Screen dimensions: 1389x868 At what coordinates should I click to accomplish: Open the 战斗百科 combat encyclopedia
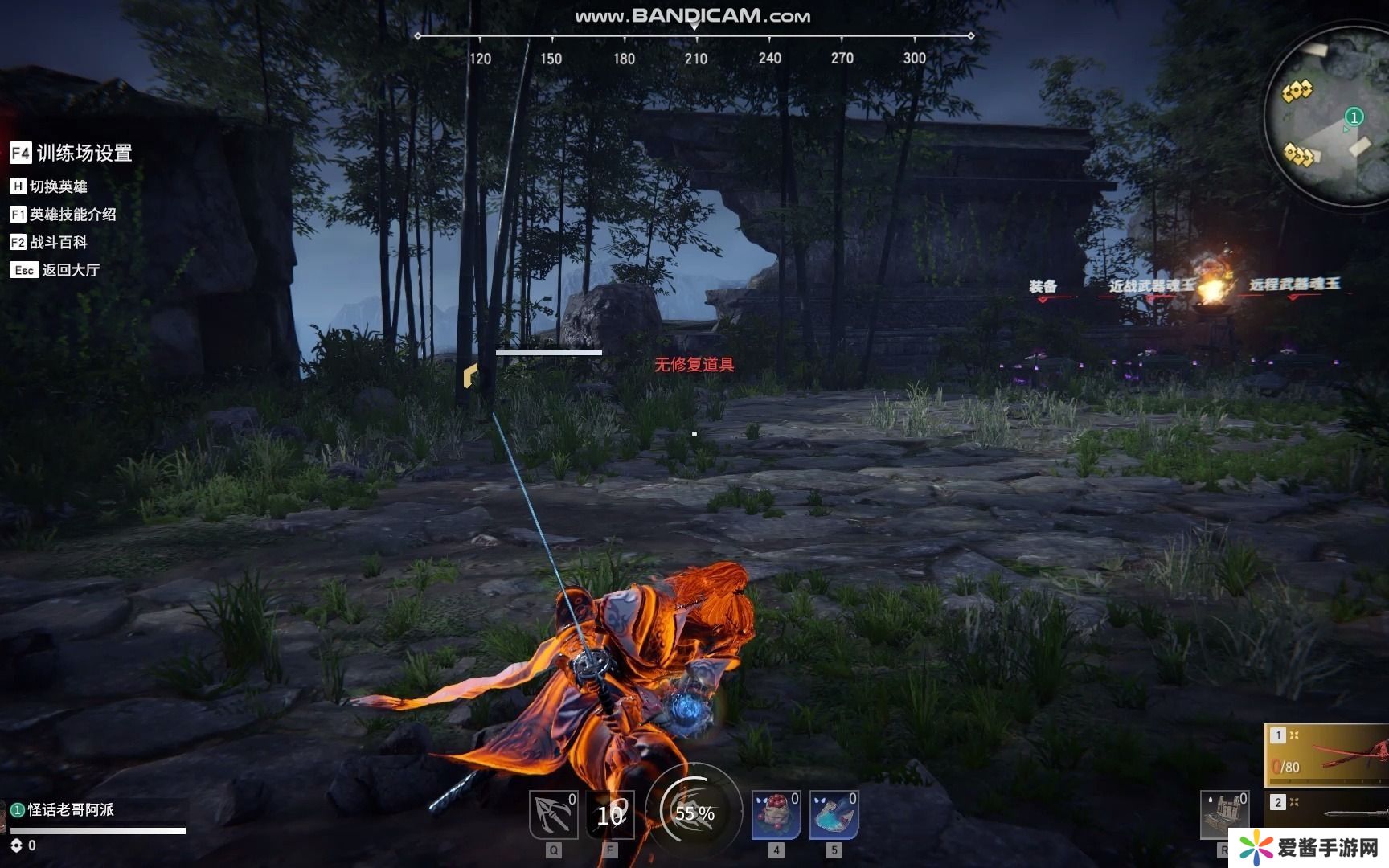coord(49,242)
